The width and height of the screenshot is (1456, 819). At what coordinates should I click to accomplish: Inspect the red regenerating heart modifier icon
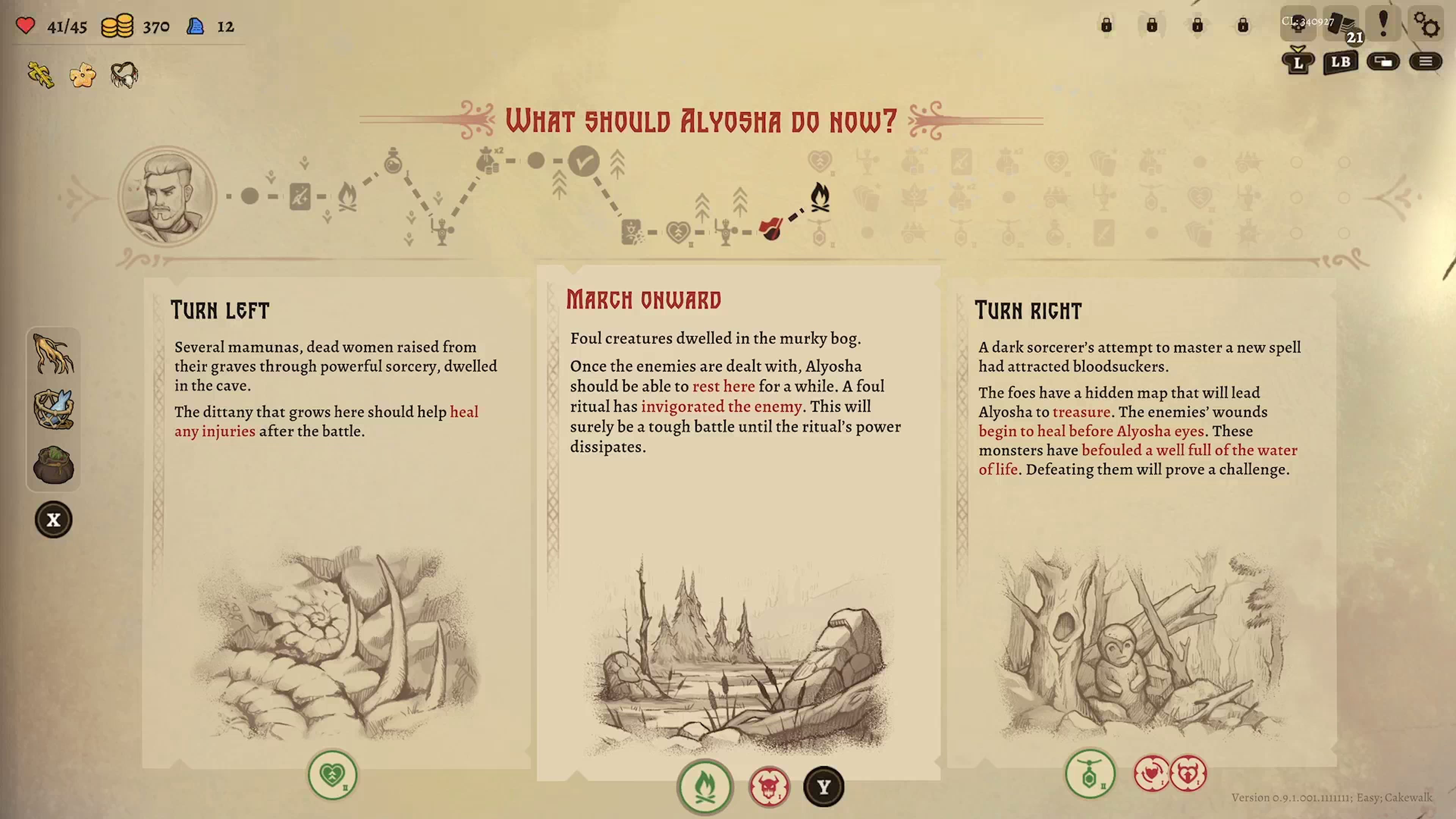(x=1152, y=773)
